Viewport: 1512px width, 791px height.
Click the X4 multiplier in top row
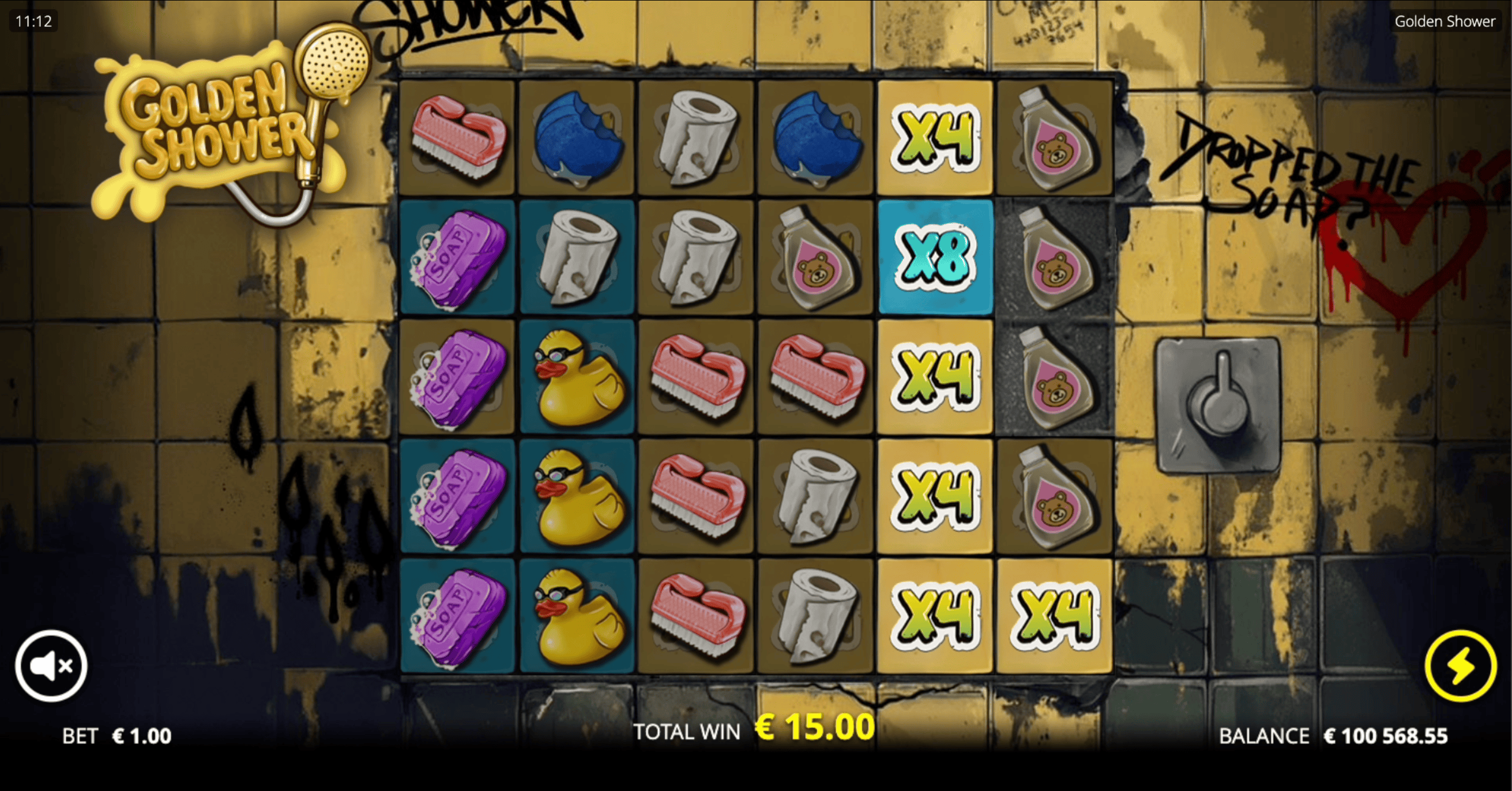(x=934, y=136)
